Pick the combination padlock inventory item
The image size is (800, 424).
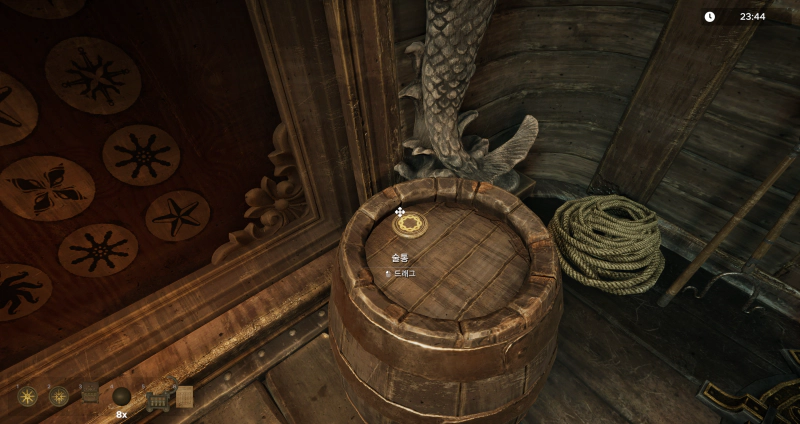point(155,399)
